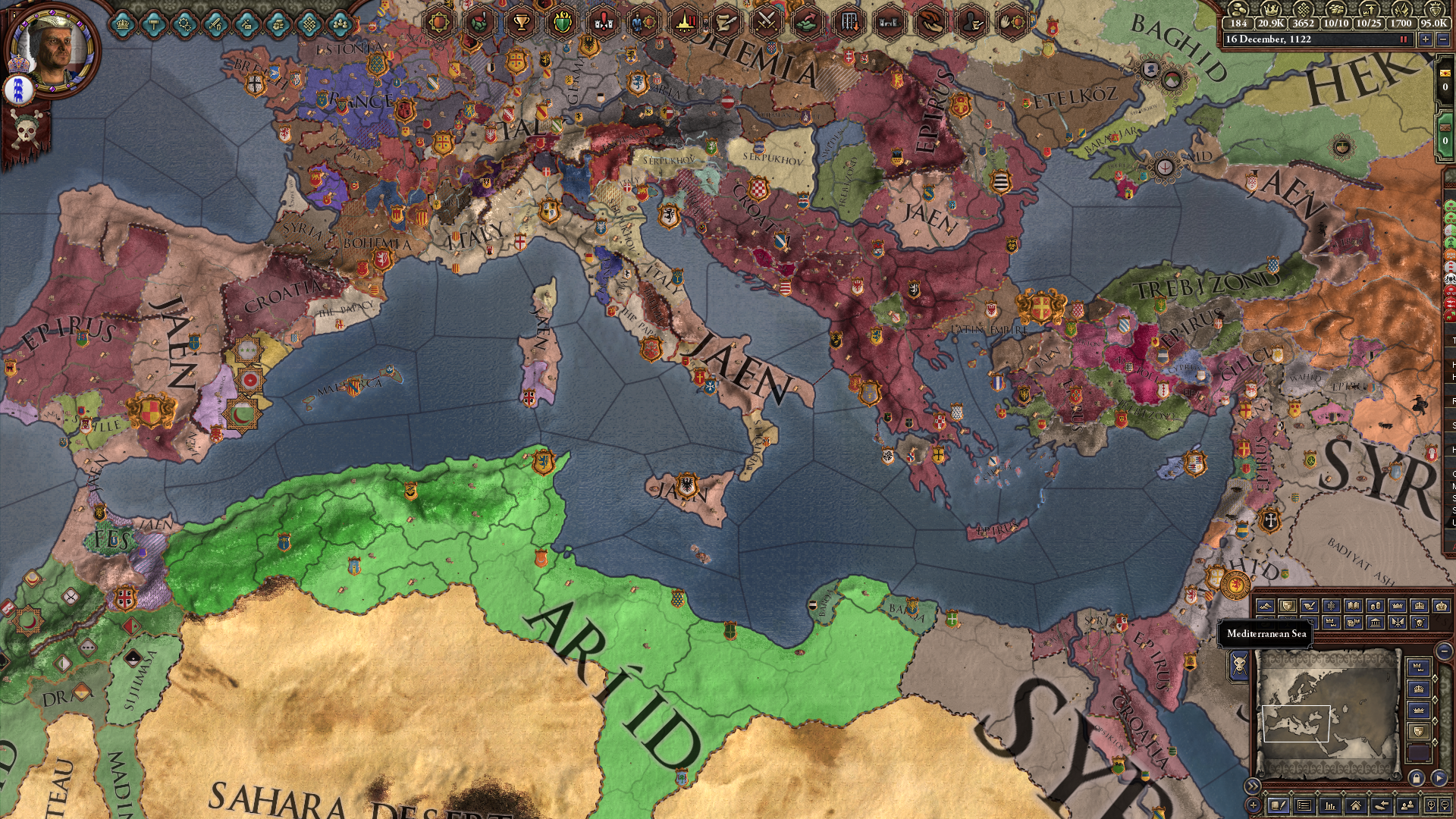Click the scroll-and-quill alert icon
This screenshot has height=819, width=1456.
pos(726,24)
